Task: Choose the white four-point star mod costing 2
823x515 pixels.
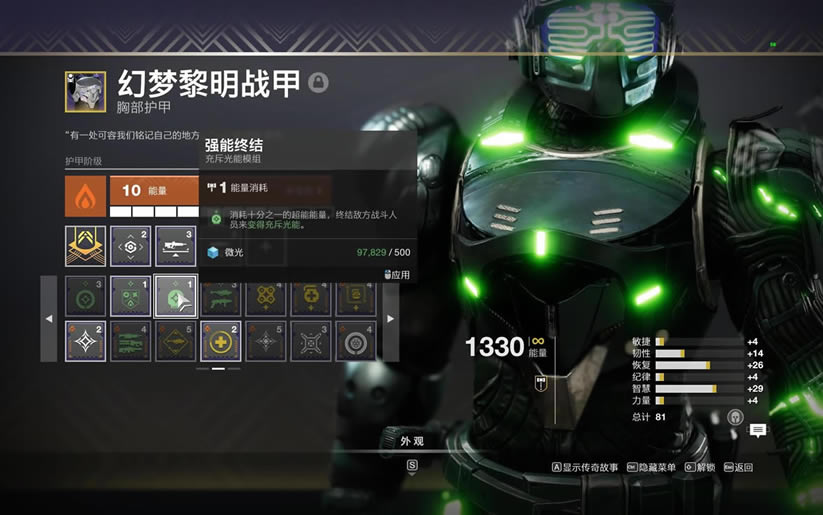Action: click(x=85, y=341)
